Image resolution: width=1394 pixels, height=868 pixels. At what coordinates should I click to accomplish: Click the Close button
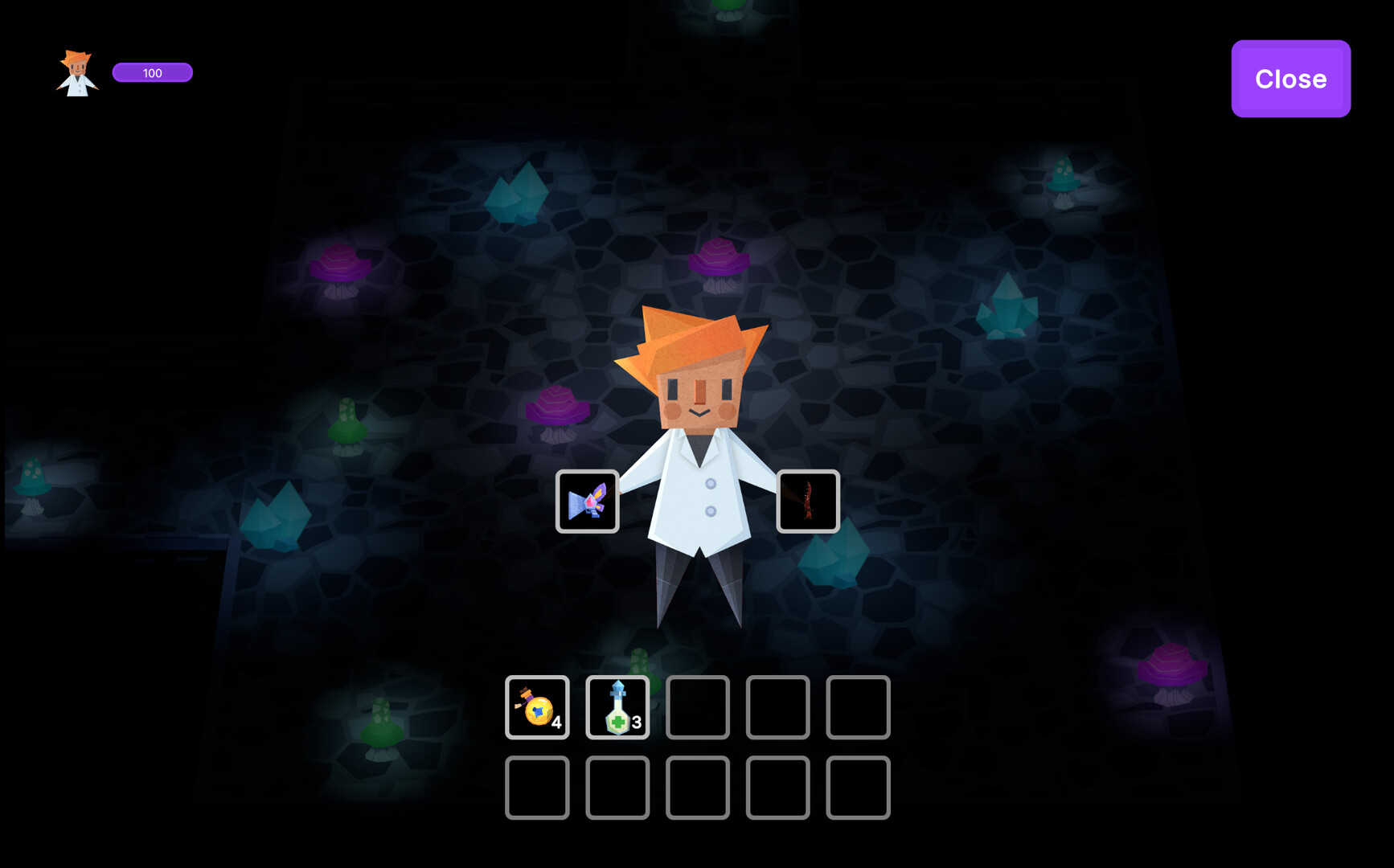click(1290, 79)
